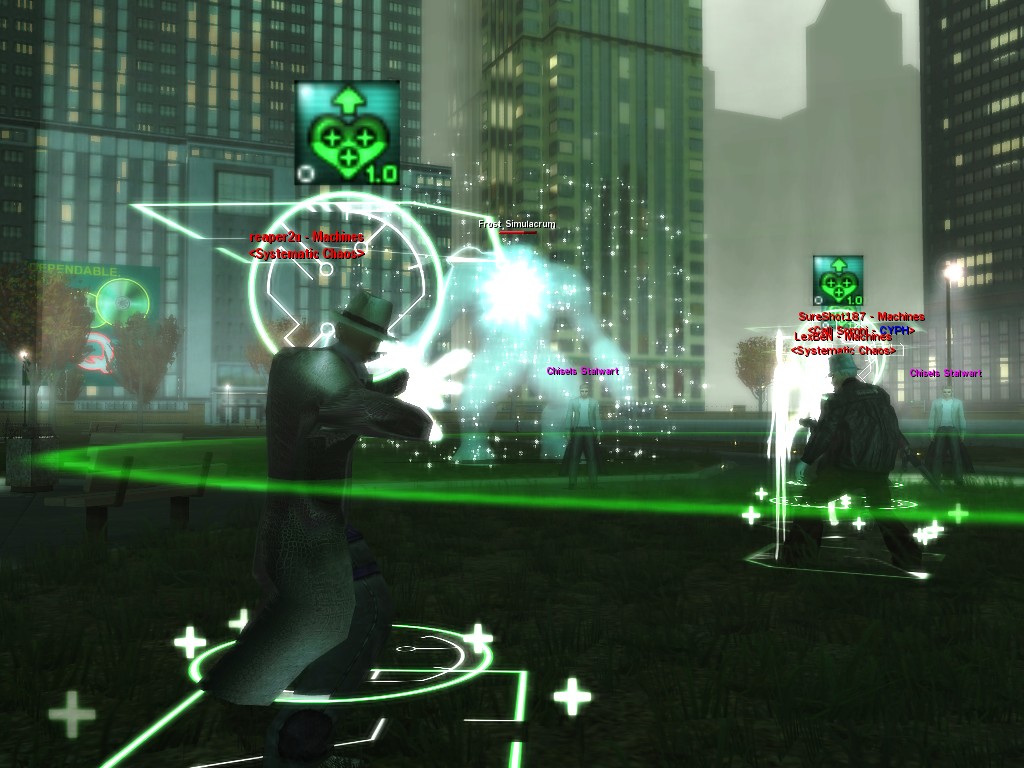Screen dimensions: 1024x768
Task: Click the large green heart buff icon
Action: [x=347, y=134]
